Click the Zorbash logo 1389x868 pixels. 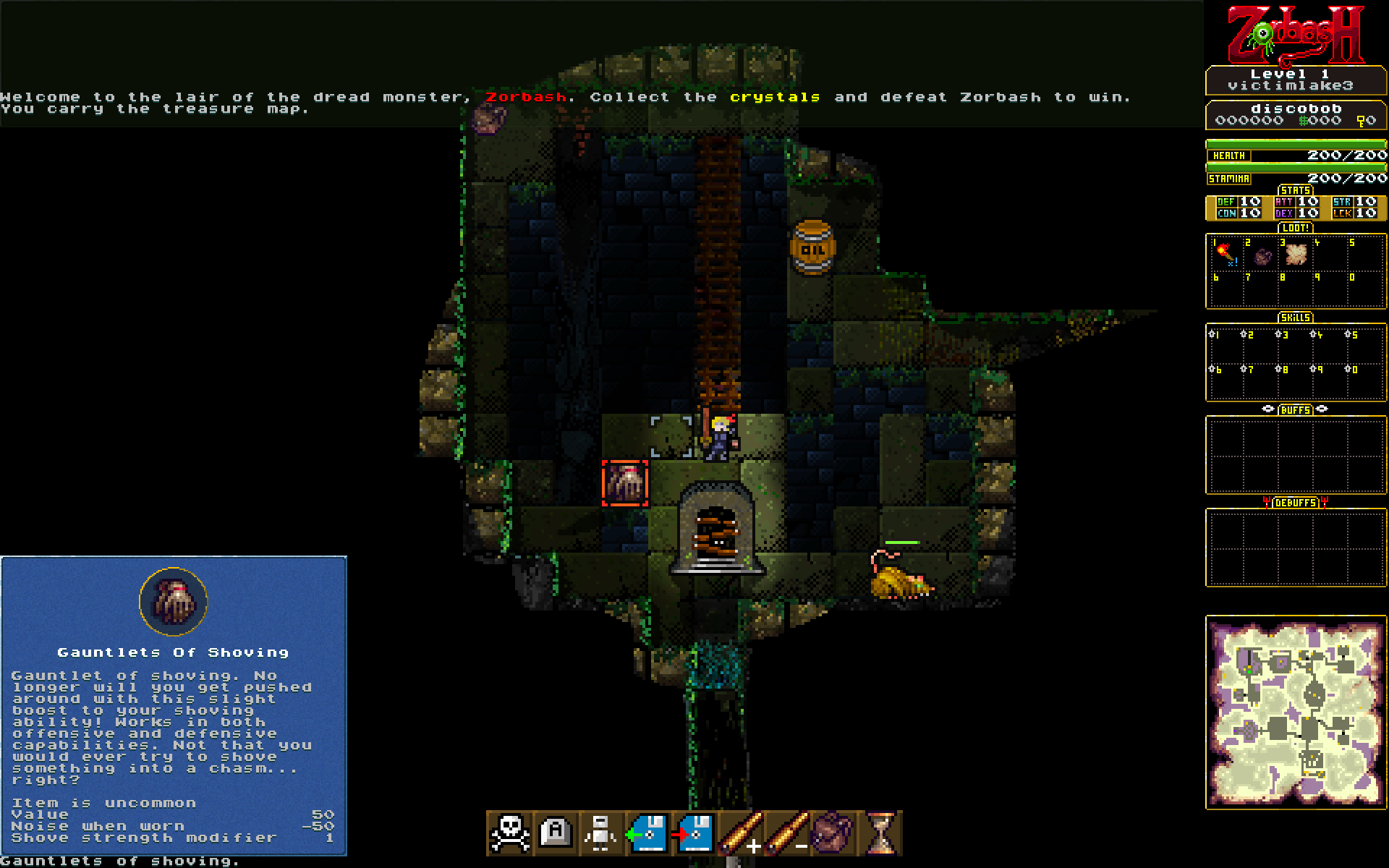[x=1296, y=34]
